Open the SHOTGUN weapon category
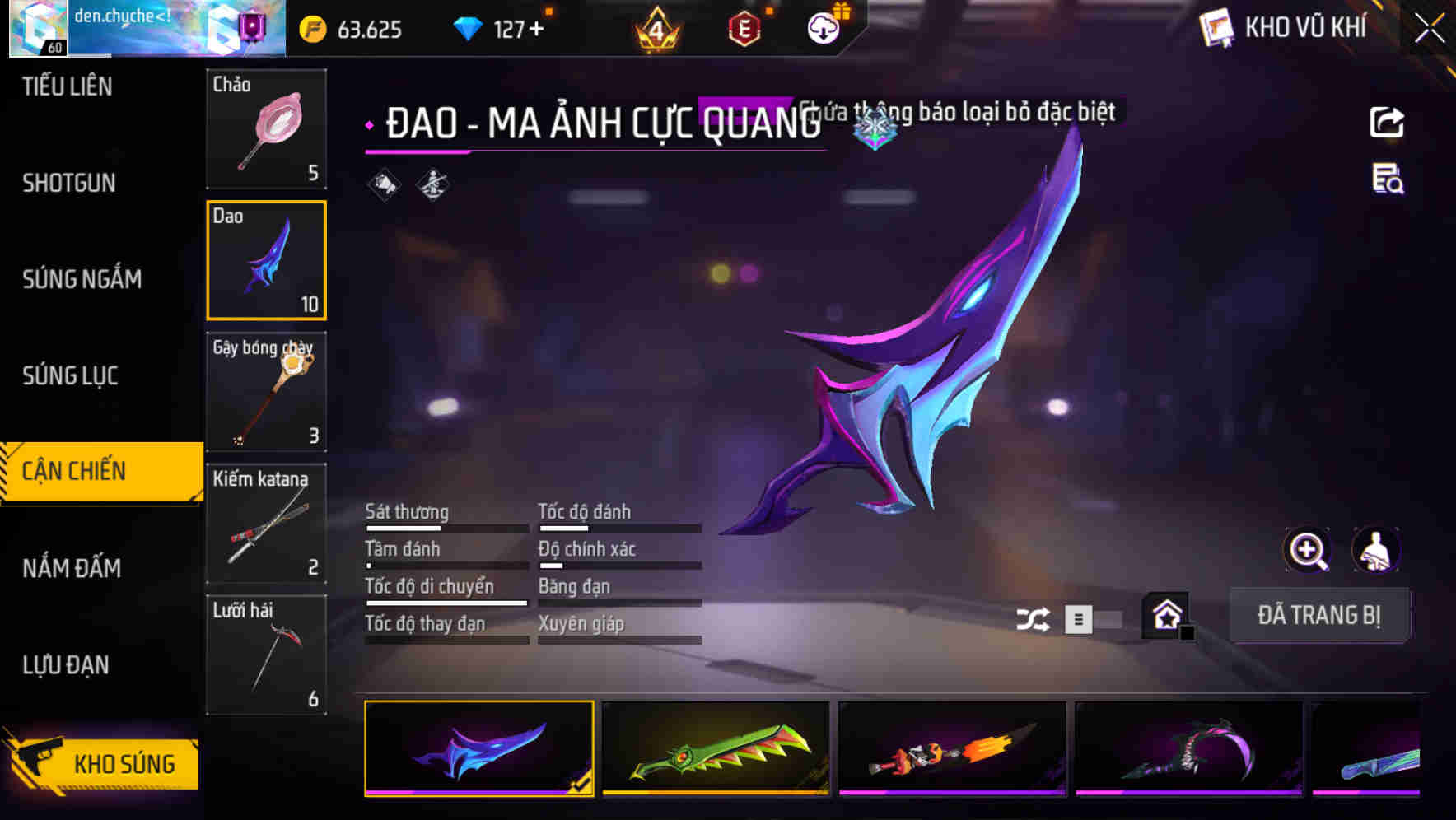This screenshot has width=1456, height=820. click(70, 183)
